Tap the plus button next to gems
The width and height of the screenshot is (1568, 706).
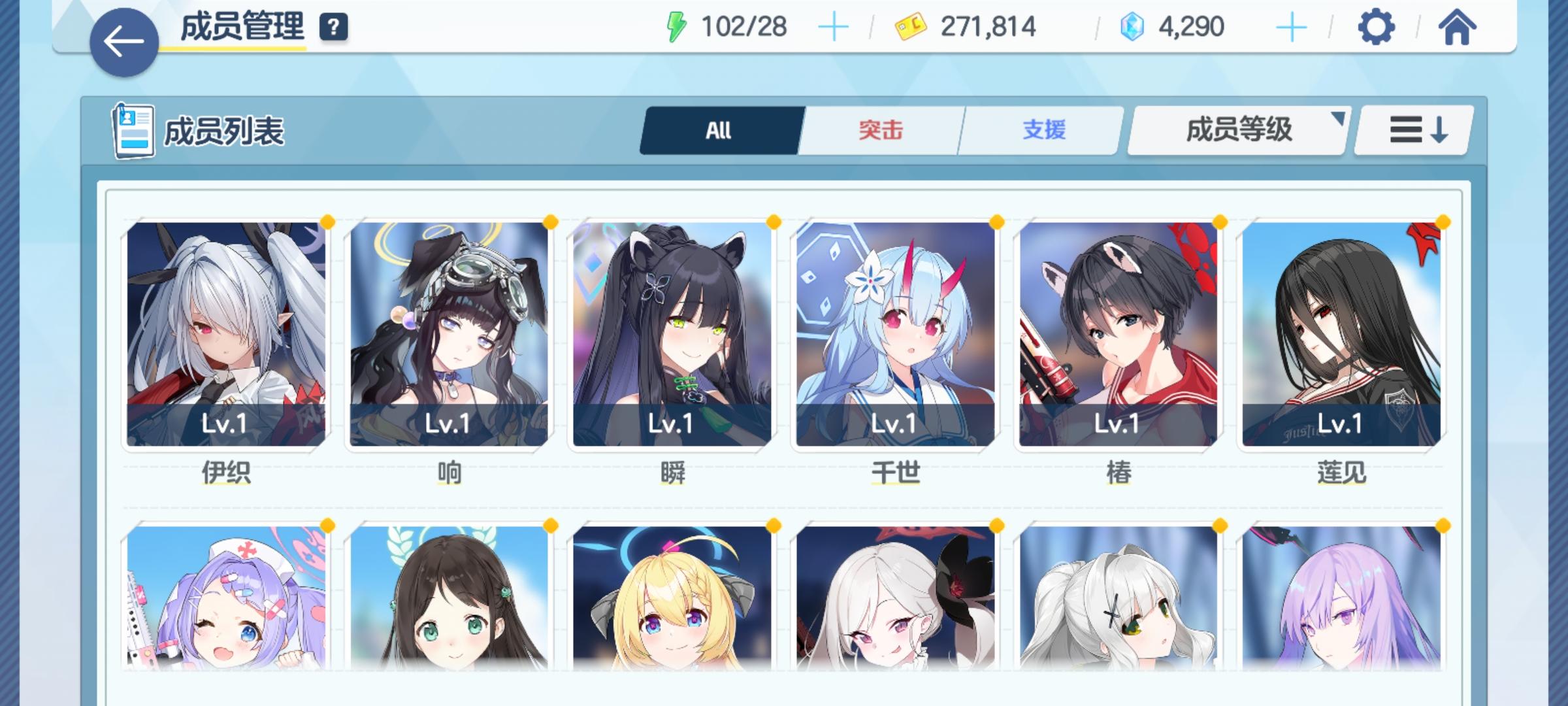(1289, 27)
